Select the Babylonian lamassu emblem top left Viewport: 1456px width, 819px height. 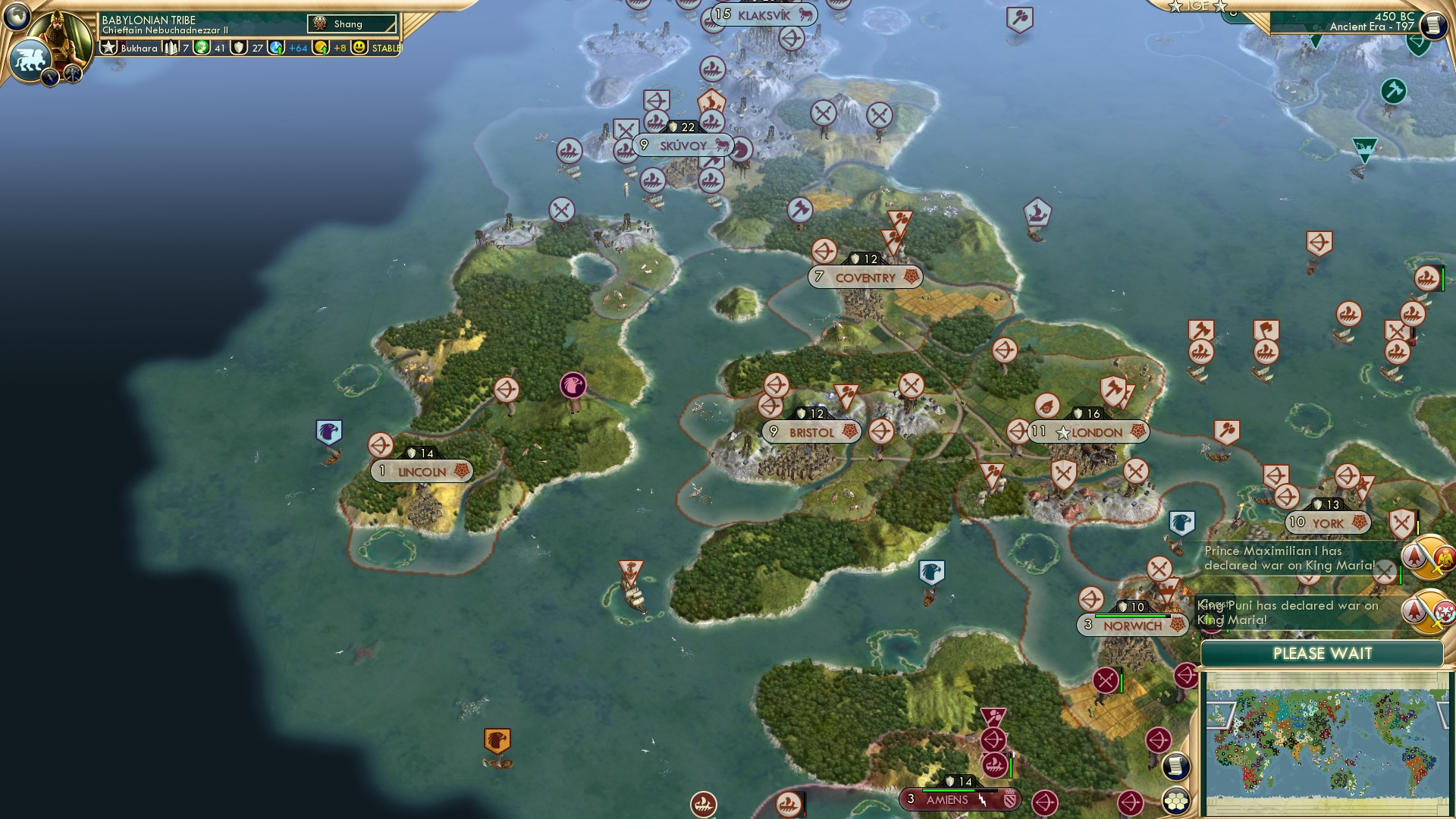[29, 61]
